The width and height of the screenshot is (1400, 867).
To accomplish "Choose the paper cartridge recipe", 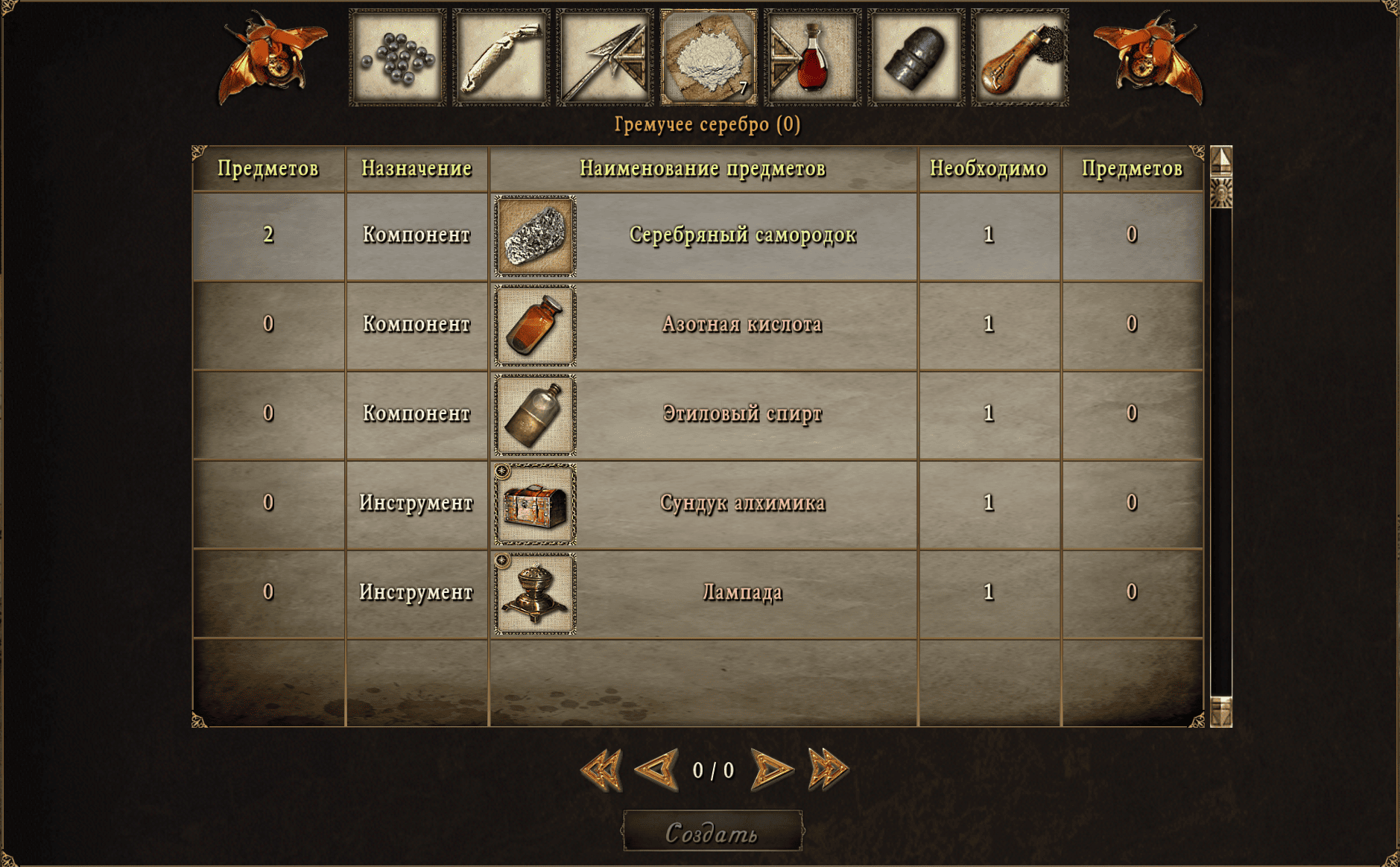I will point(501,57).
